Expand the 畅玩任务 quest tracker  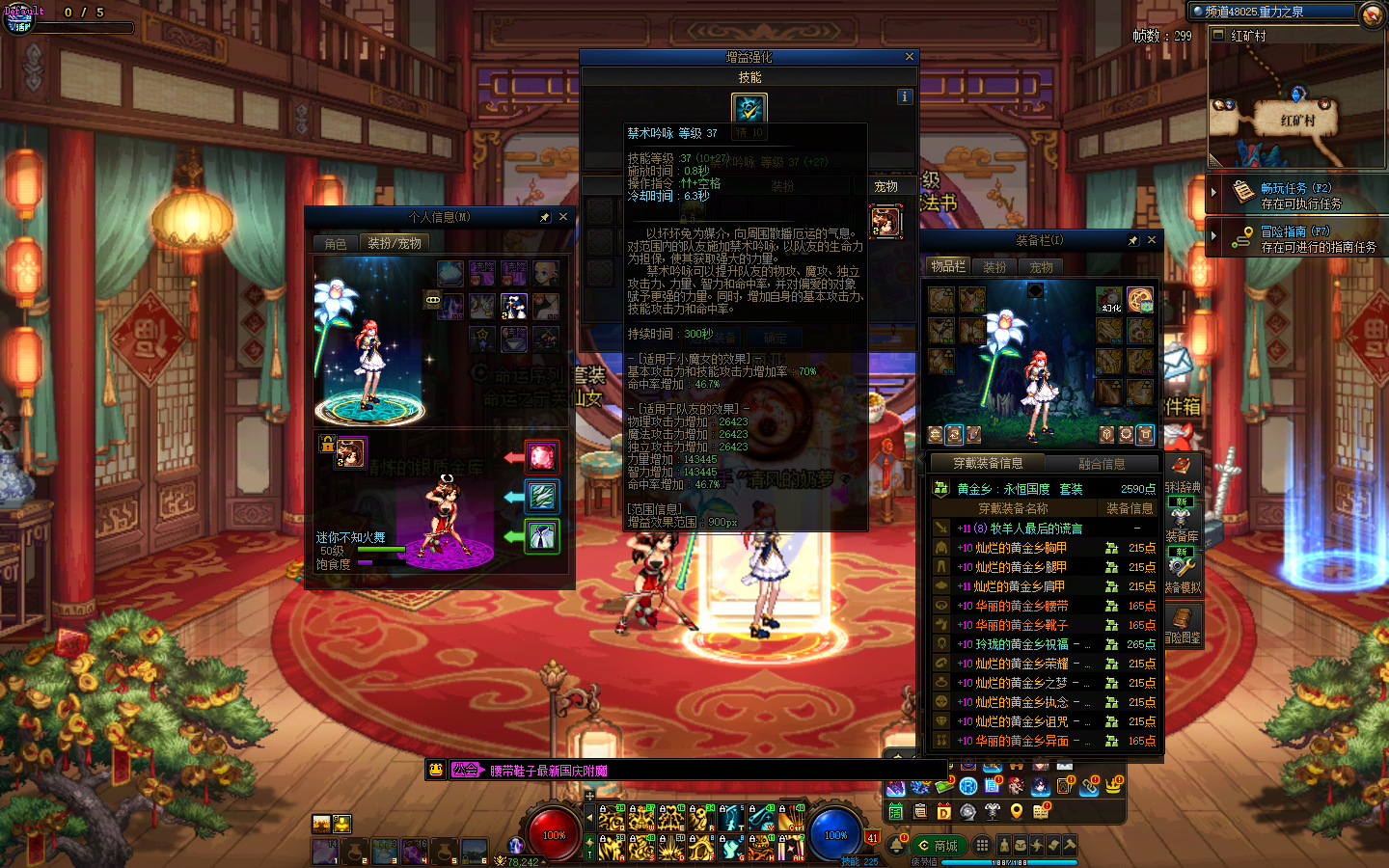[x=1213, y=192]
